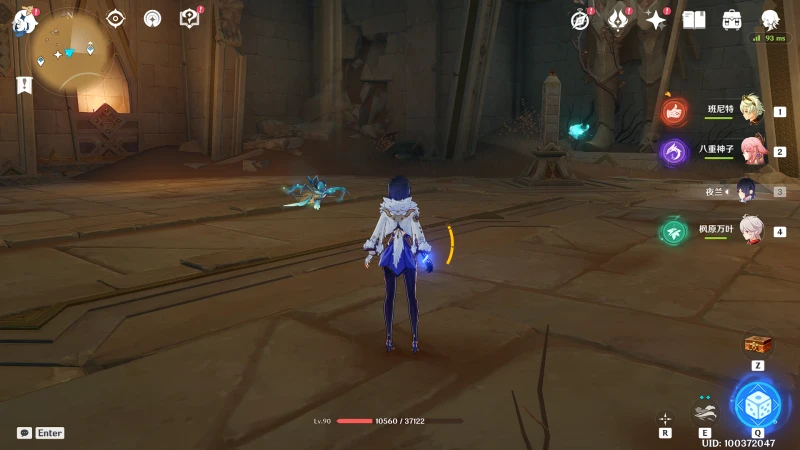Open the chat speech bubble
This screenshot has width=800, height=450.
[x=24, y=433]
